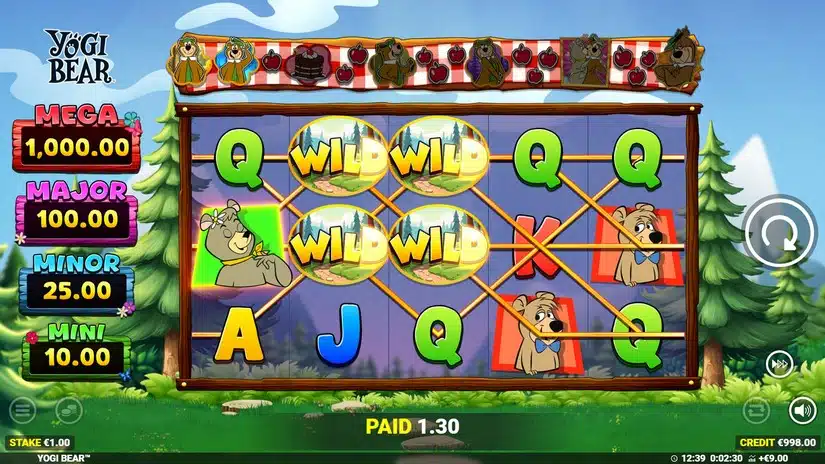This screenshot has width=825, height=464.
Task: Open the hamburger menu
Action: tap(22, 410)
